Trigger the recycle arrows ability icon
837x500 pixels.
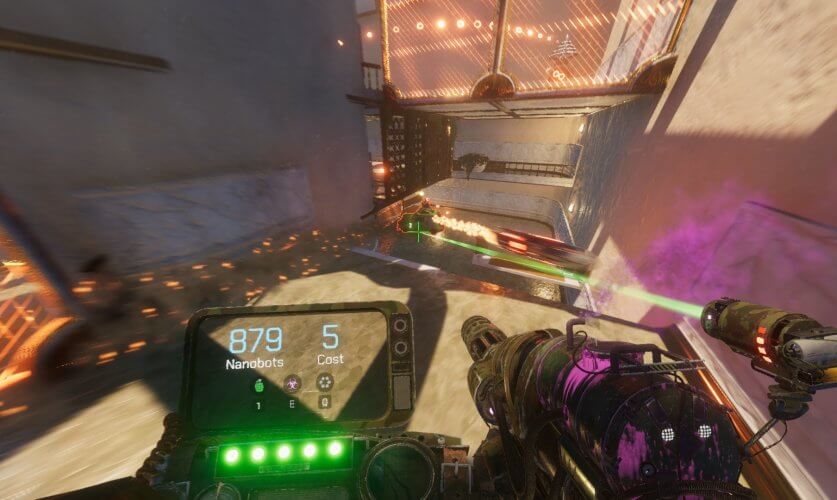325,382
